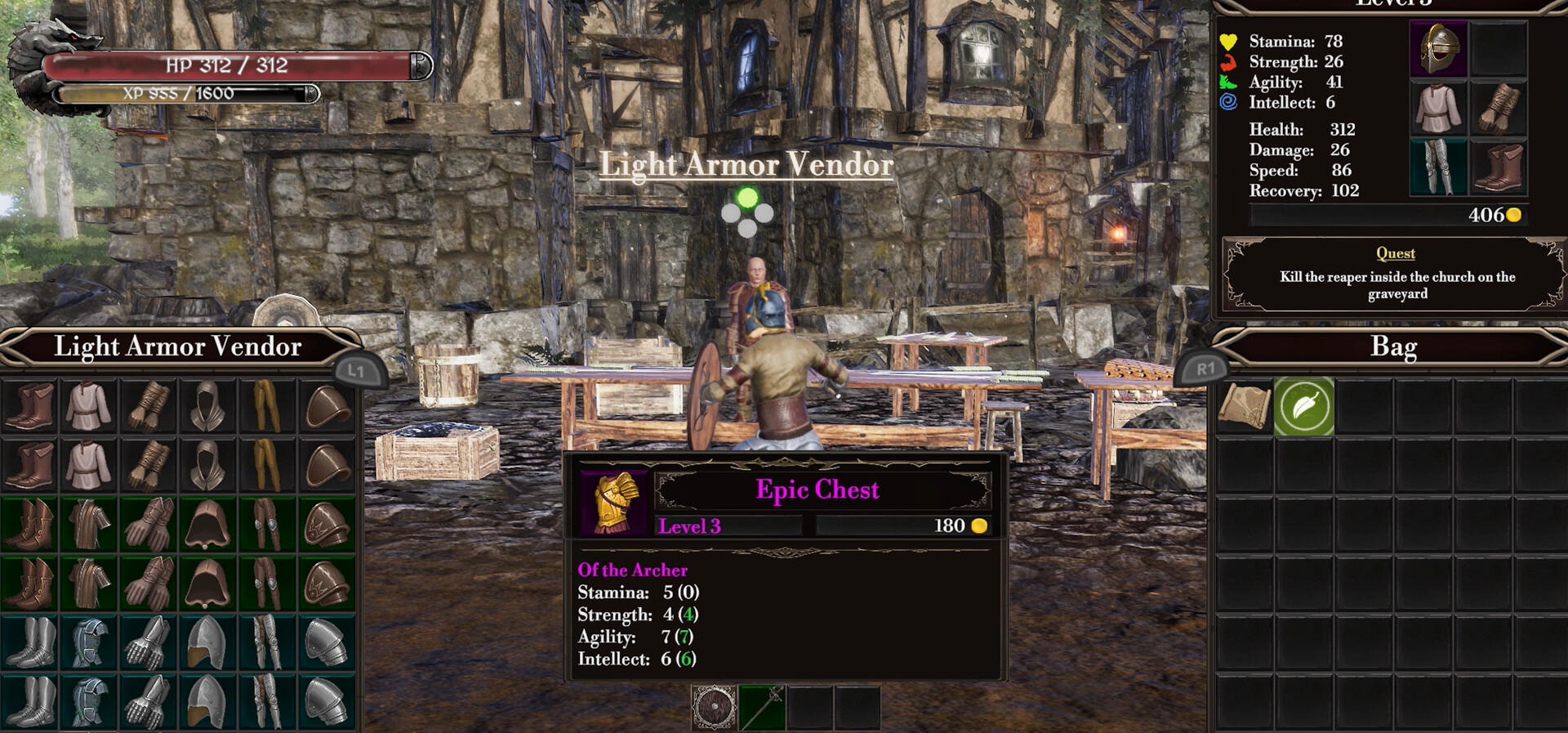Click the Epic Chest golden armor icon
1568x733 pixels.
tap(613, 502)
